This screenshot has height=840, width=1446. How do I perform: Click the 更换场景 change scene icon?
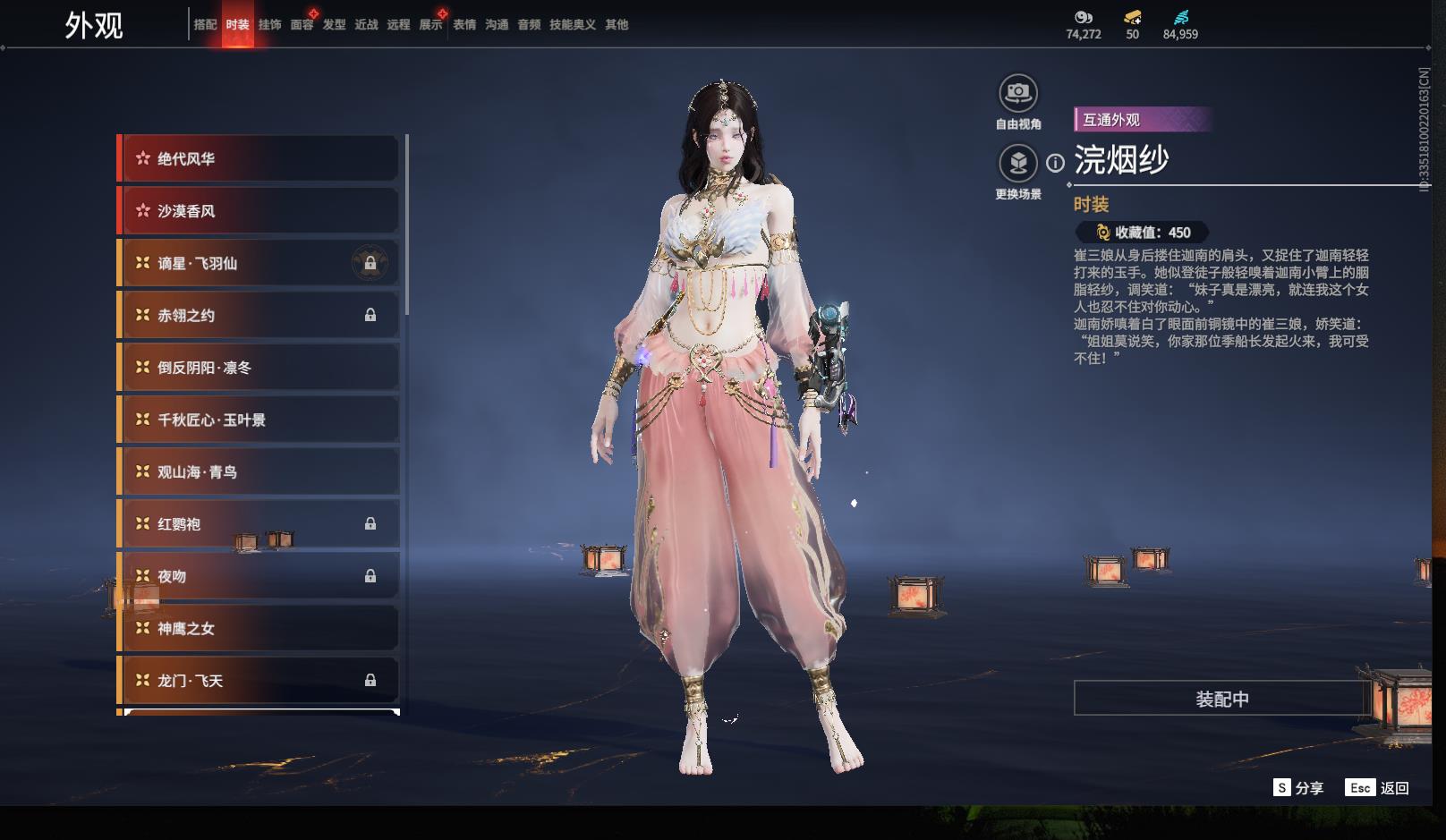tap(1017, 164)
